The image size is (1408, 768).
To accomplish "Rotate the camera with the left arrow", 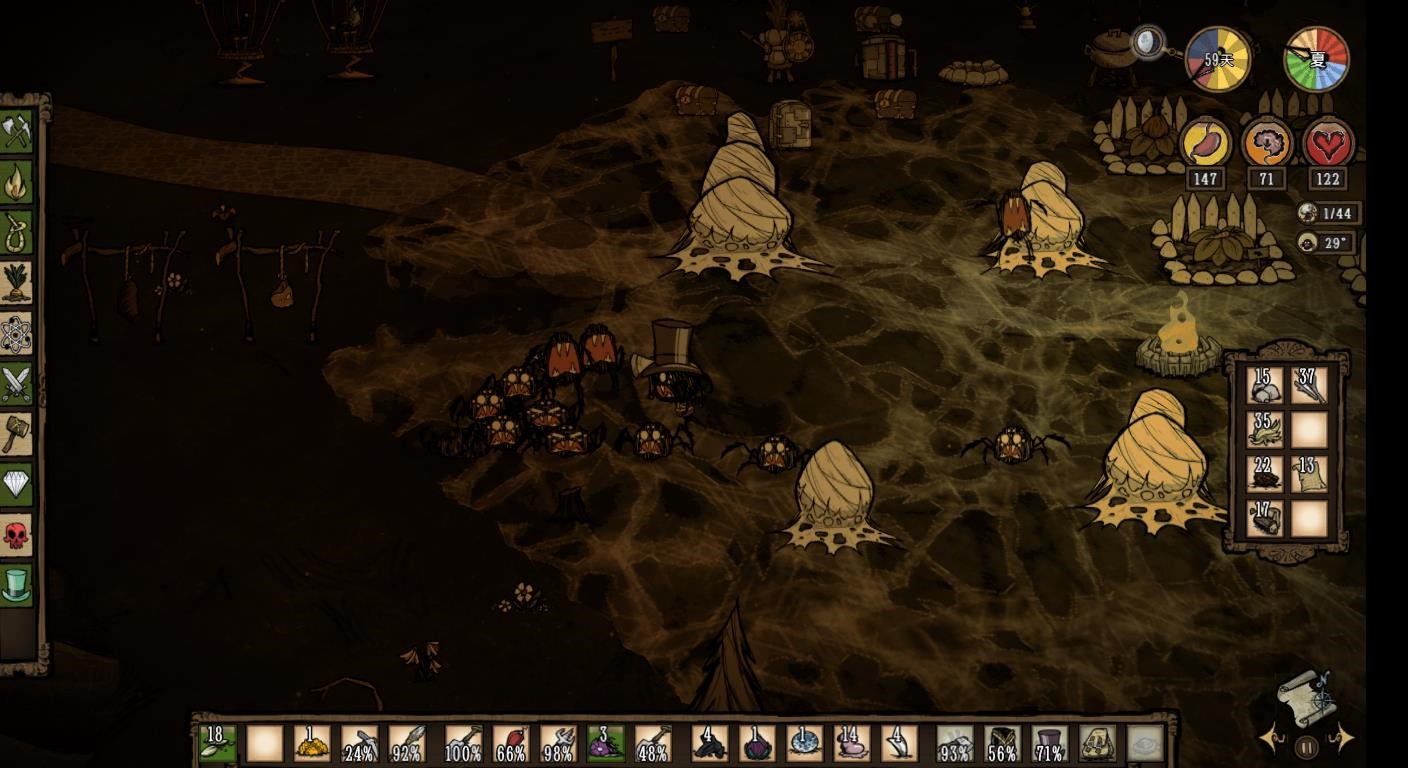I will pyautogui.click(x=1272, y=740).
